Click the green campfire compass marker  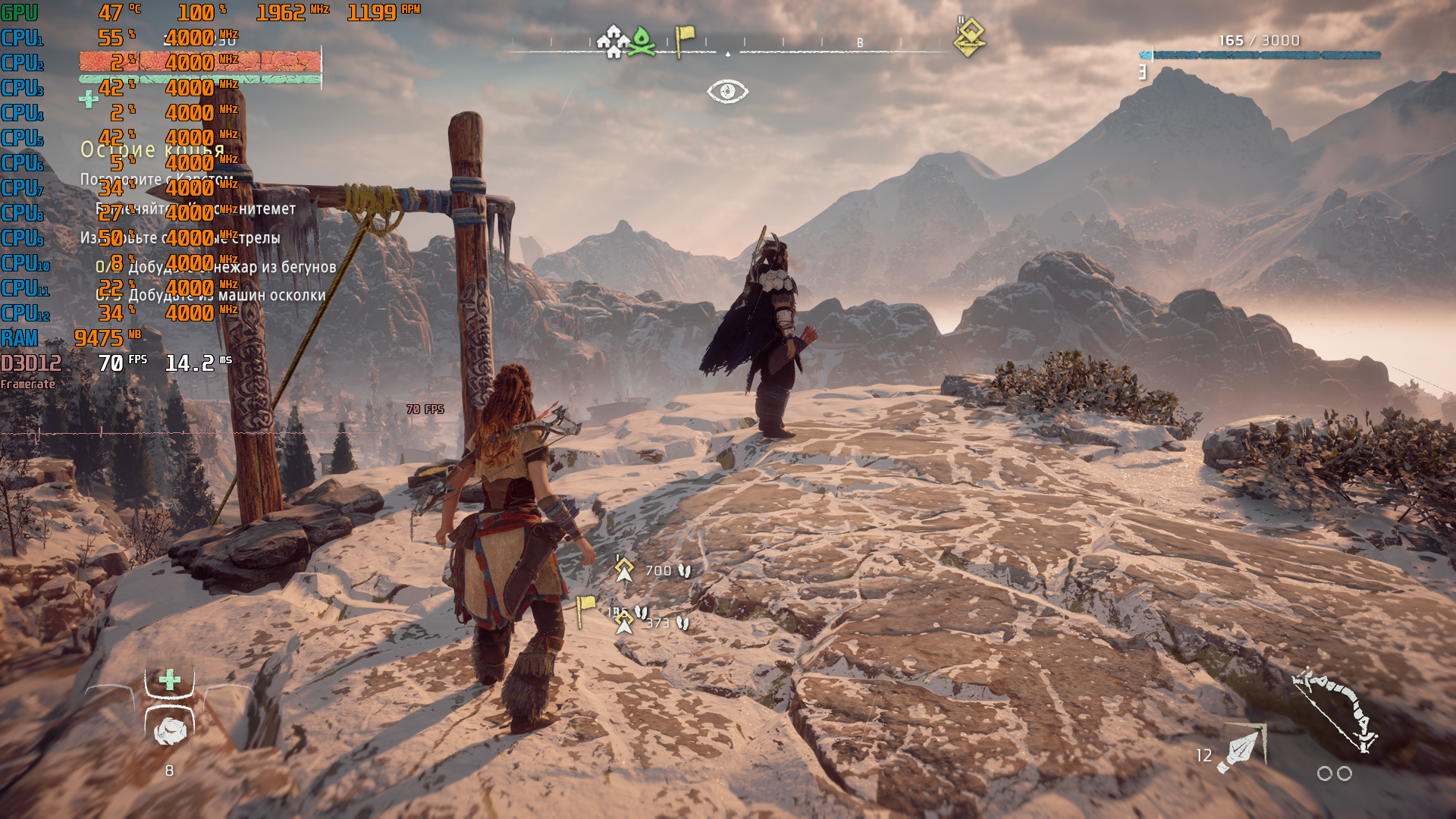pos(642,41)
